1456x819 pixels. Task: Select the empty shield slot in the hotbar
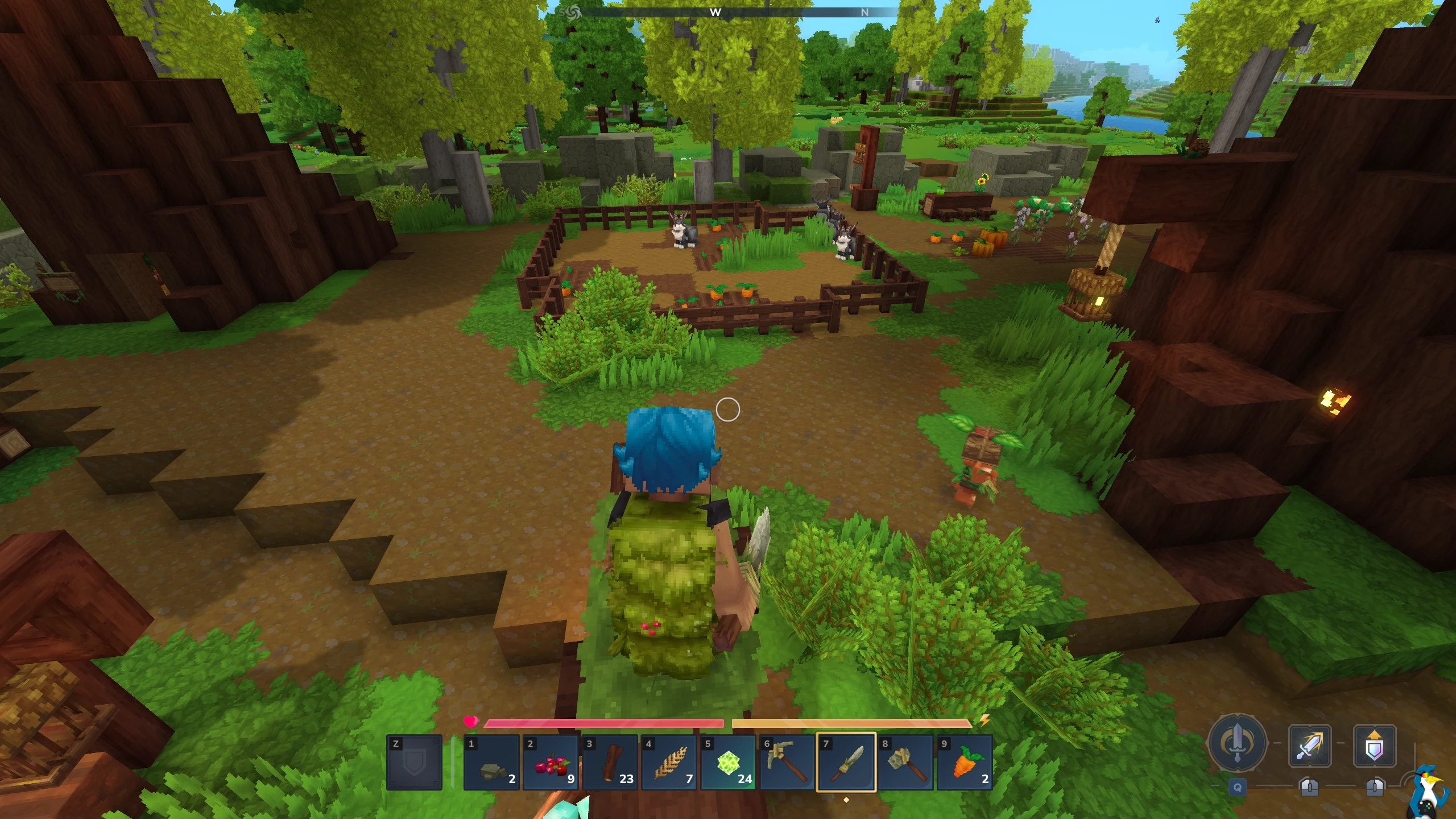tap(414, 762)
